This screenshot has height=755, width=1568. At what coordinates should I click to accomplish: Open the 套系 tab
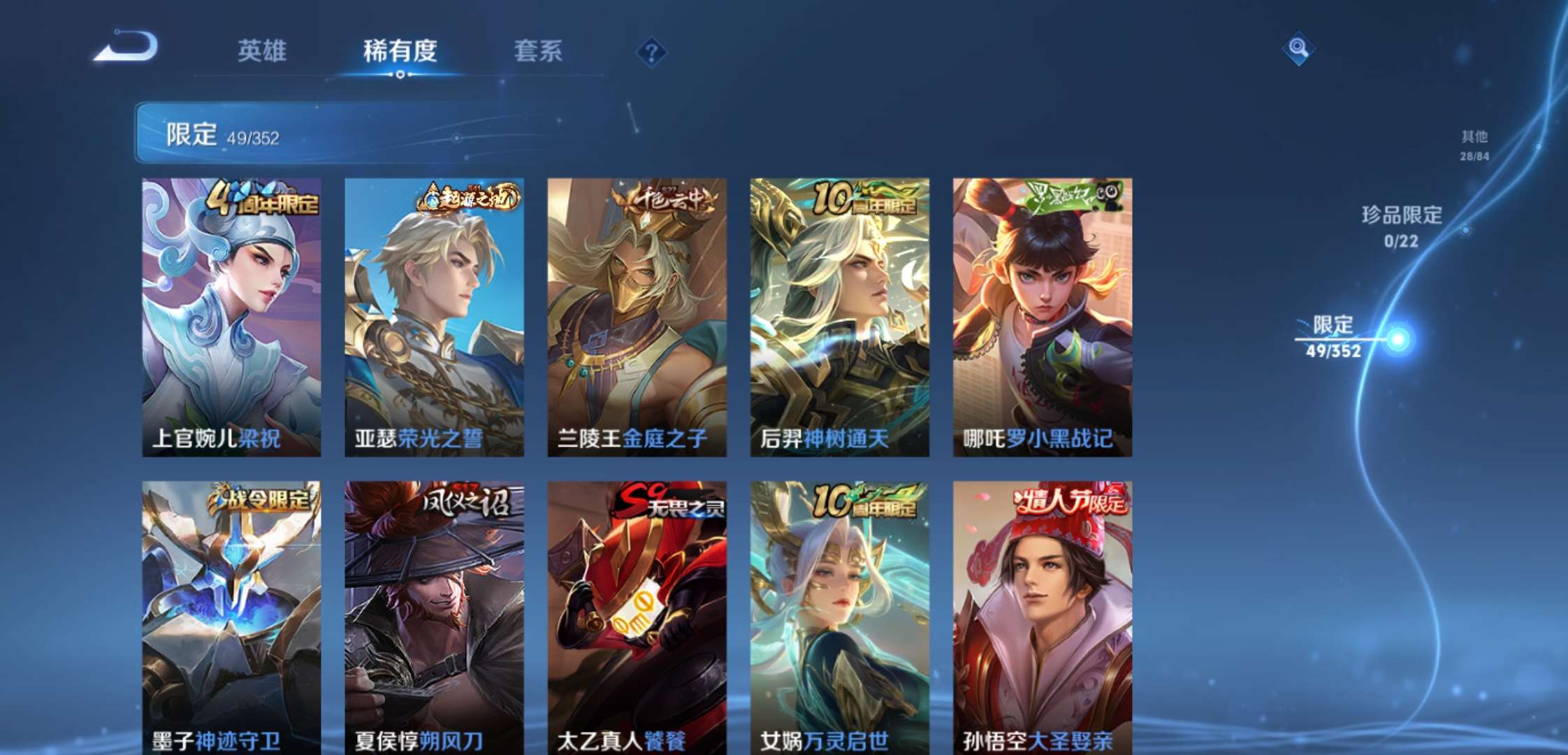(538, 51)
